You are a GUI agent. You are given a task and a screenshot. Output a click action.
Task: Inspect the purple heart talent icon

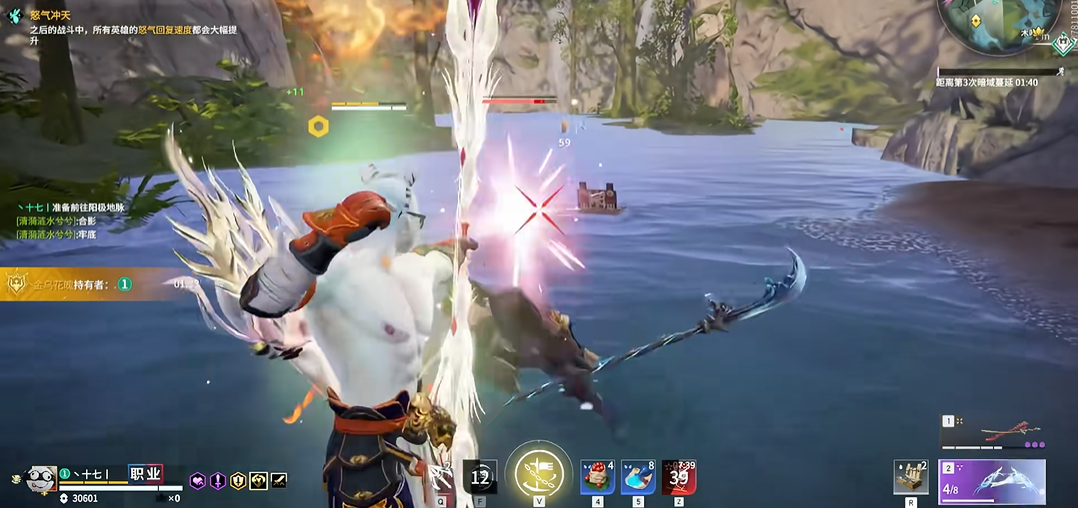pos(198,481)
